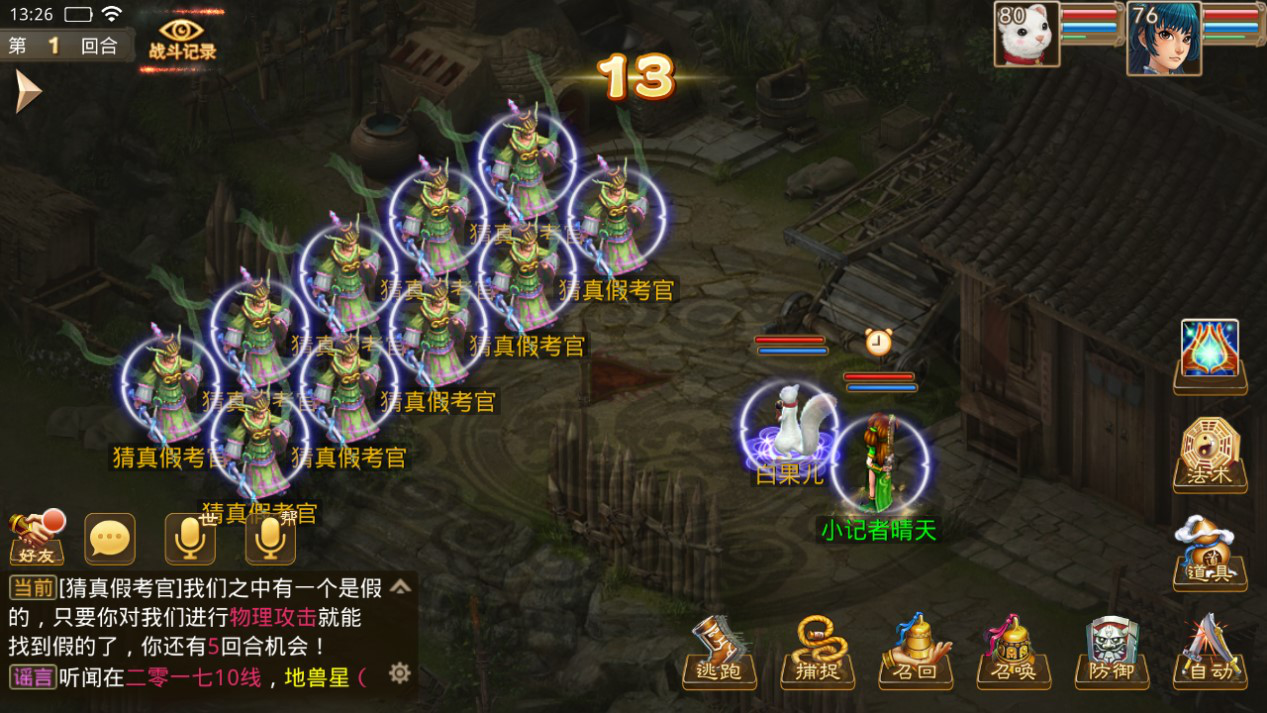The image size is (1267, 713).
Task: Expand the chat log with up arrow
Action: pyautogui.click(x=400, y=586)
